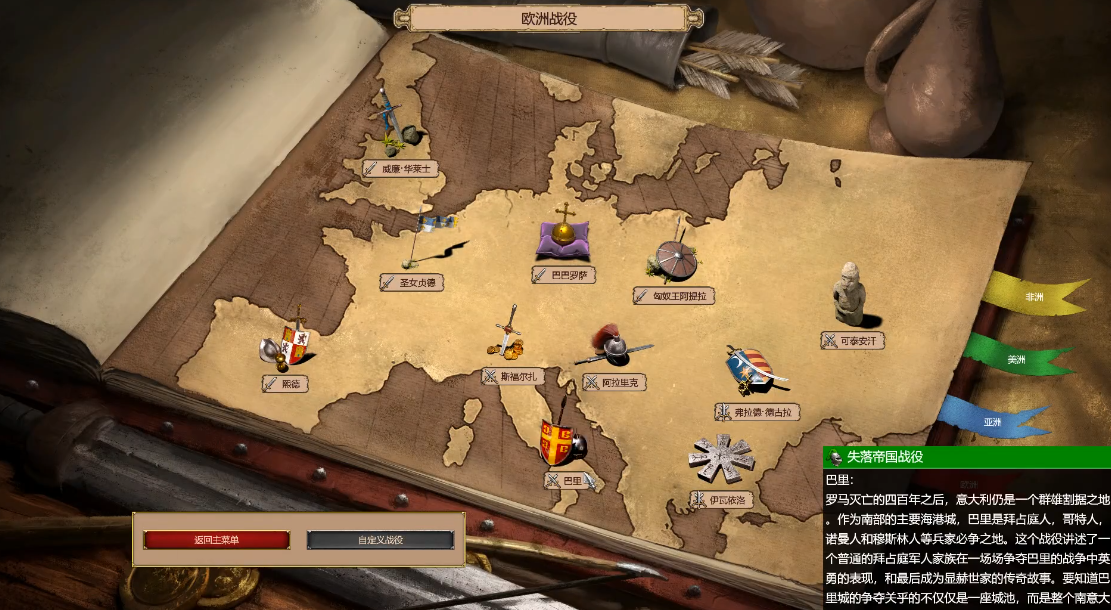The height and width of the screenshot is (610, 1111).
Task: Switch to the 非洲 yellow flag tab
Action: [1034, 297]
